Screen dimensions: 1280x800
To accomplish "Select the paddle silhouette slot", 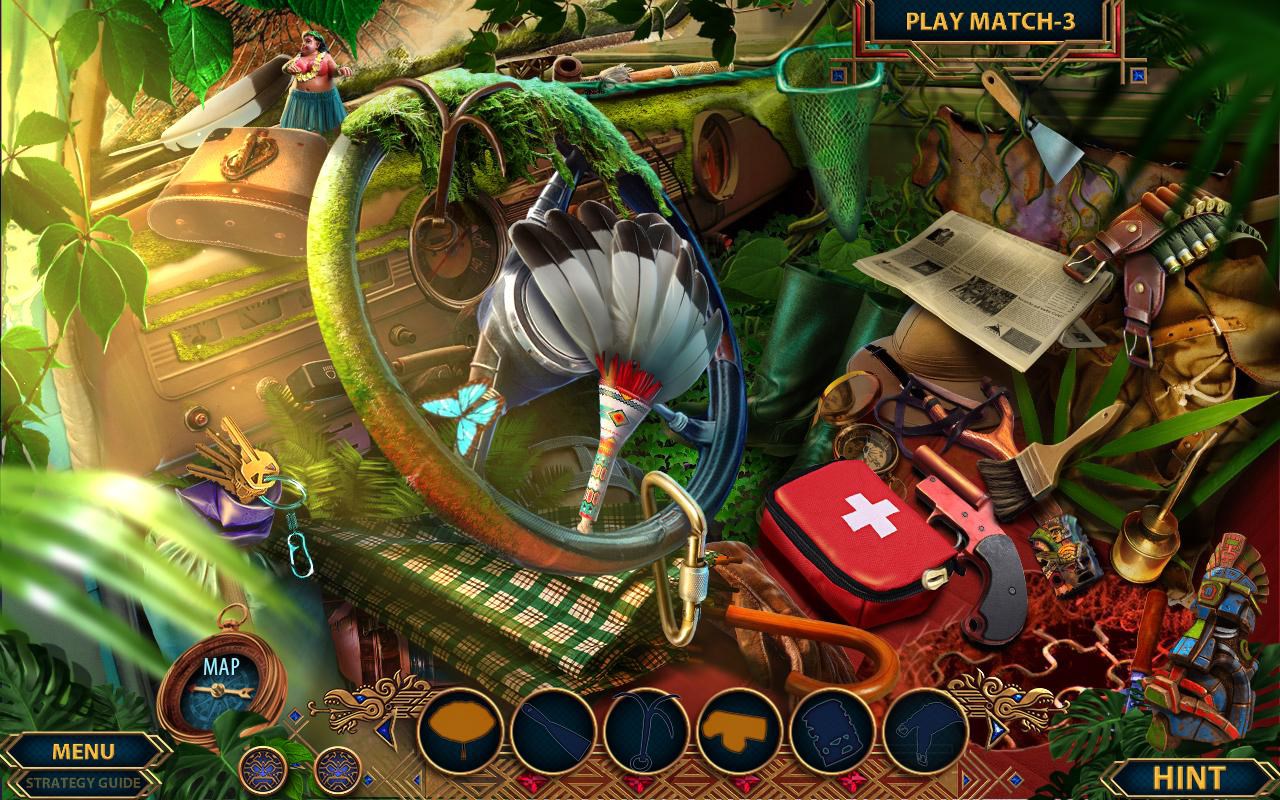I will tap(552, 731).
